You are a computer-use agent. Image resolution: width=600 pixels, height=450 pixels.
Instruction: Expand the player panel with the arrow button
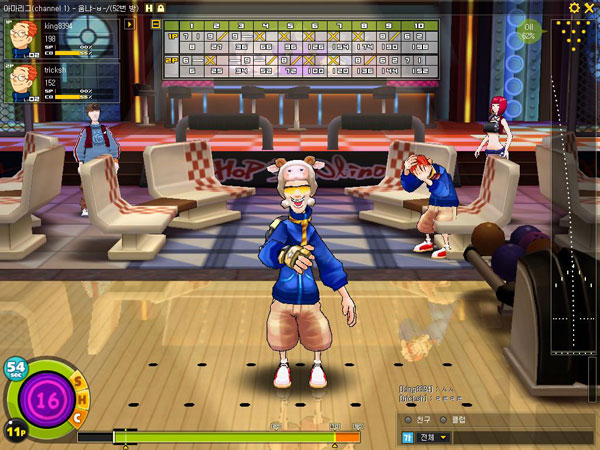(129, 24)
